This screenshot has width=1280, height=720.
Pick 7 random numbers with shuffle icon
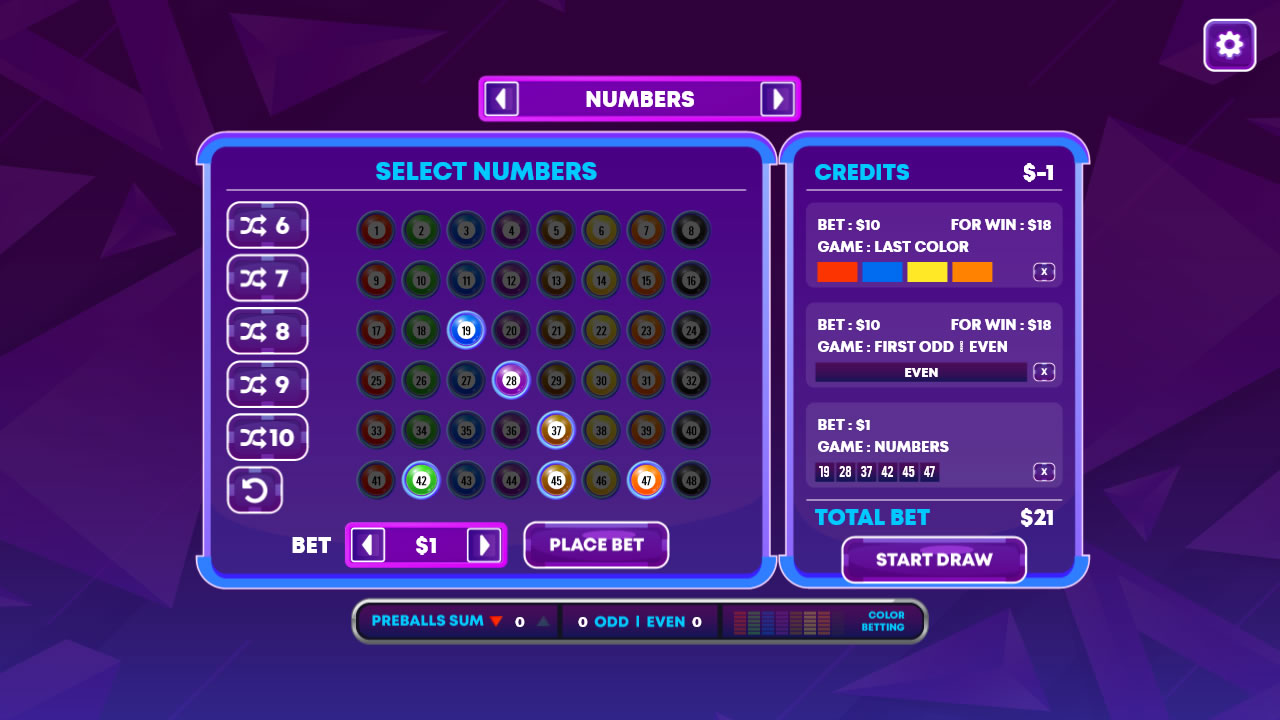pos(267,278)
